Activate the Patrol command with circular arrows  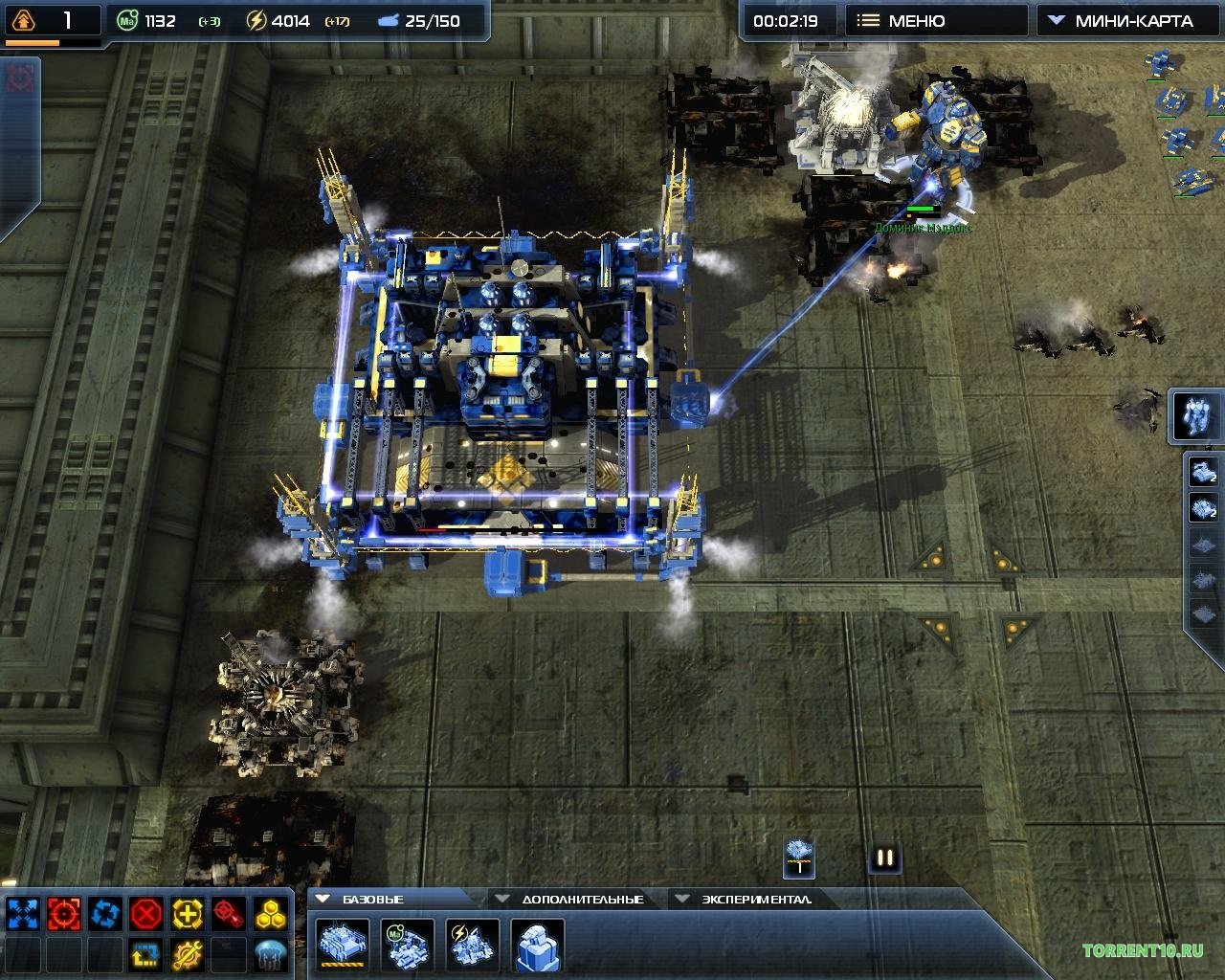(103, 912)
